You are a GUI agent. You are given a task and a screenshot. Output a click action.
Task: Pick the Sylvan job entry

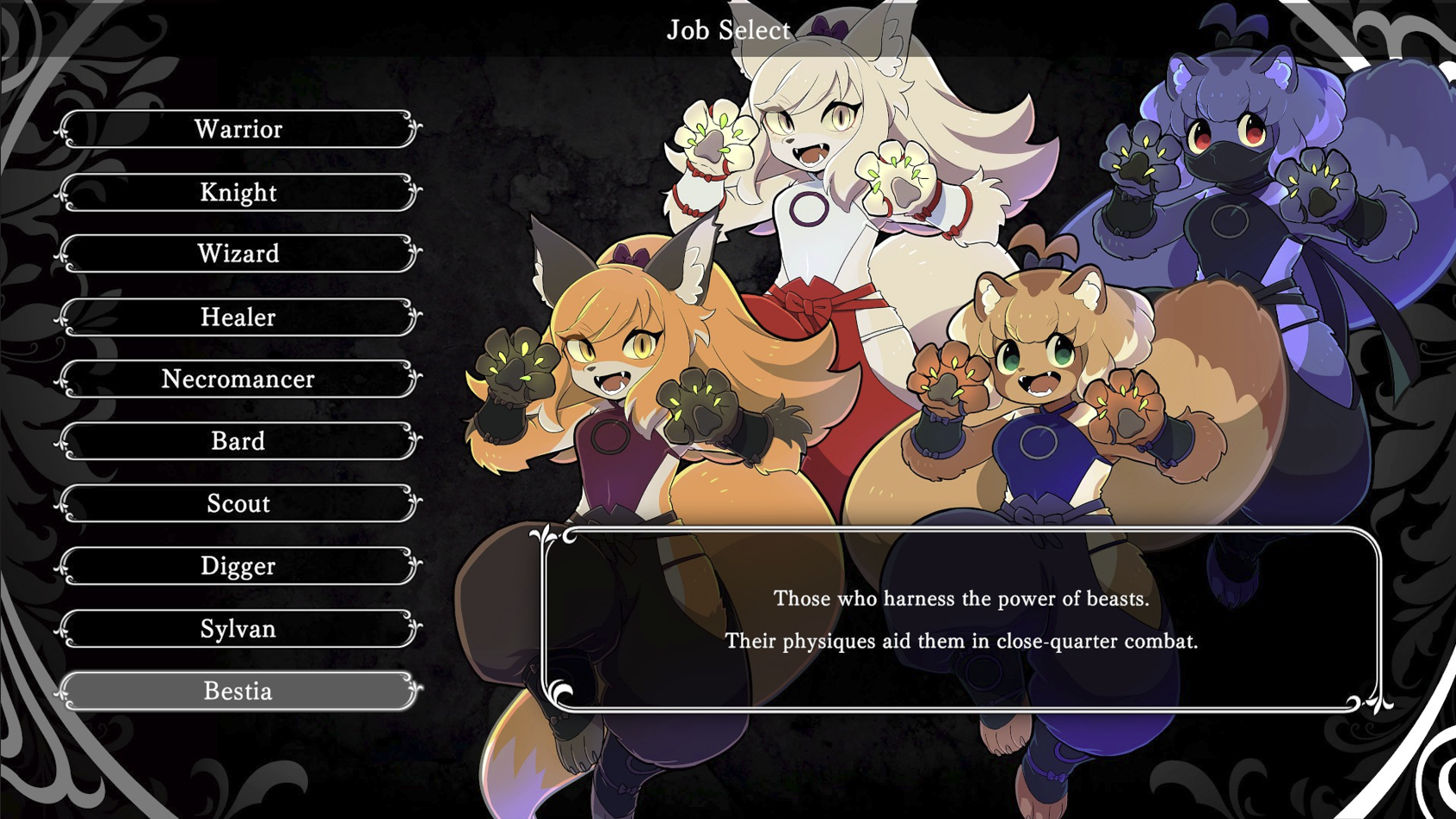click(x=238, y=629)
